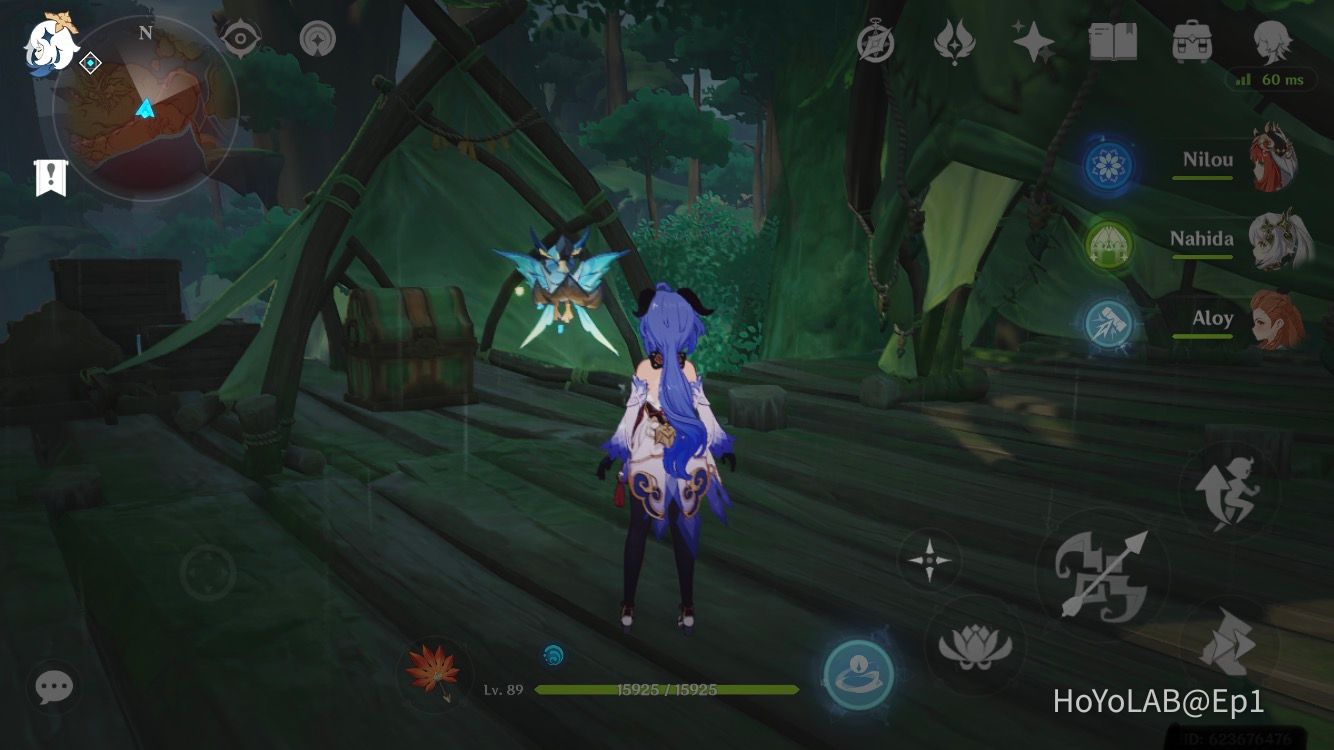Switch active character to Aloy
Viewport: 1334px width, 750px height.
point(1270,320)
